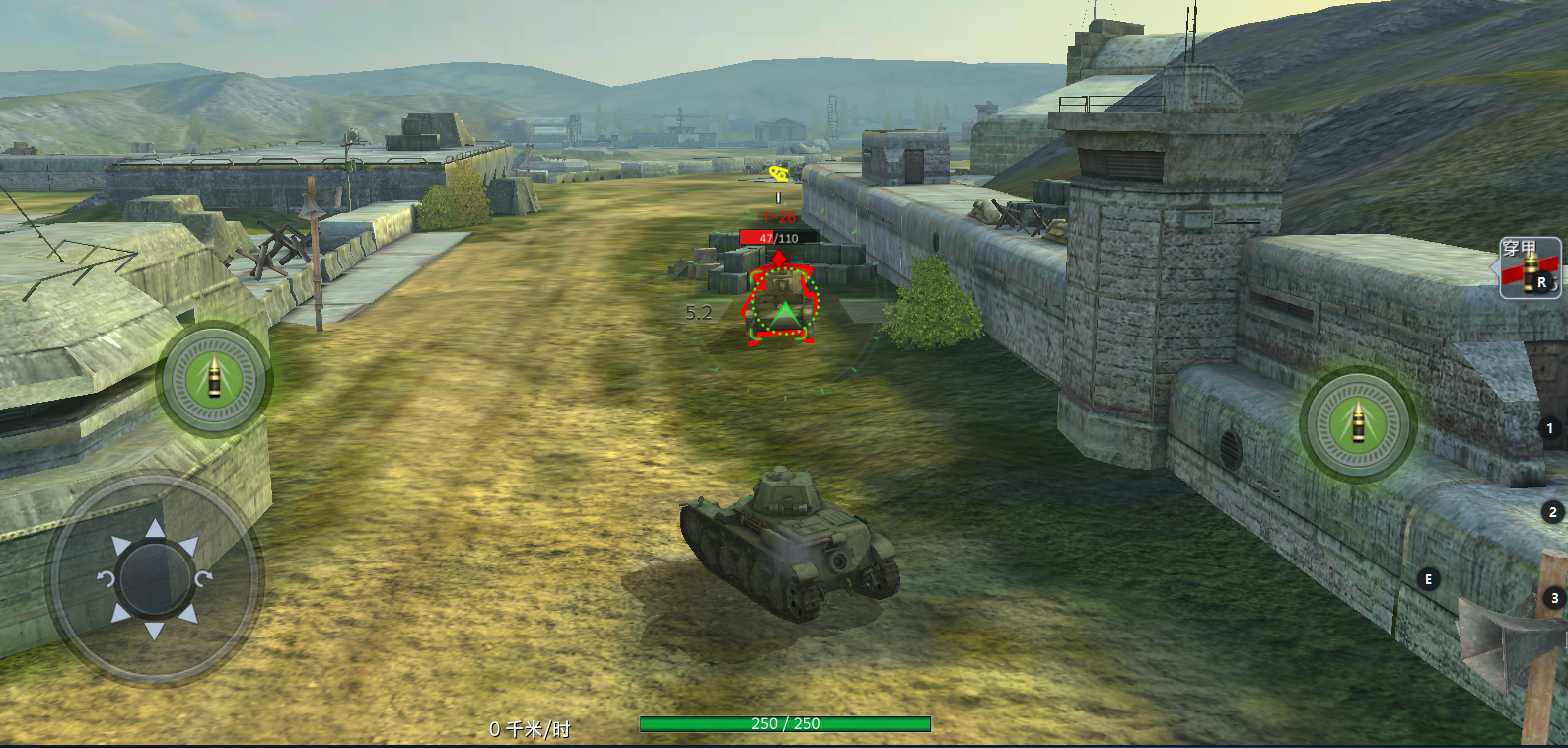Tap the fire button above the movement joystick

214,379
